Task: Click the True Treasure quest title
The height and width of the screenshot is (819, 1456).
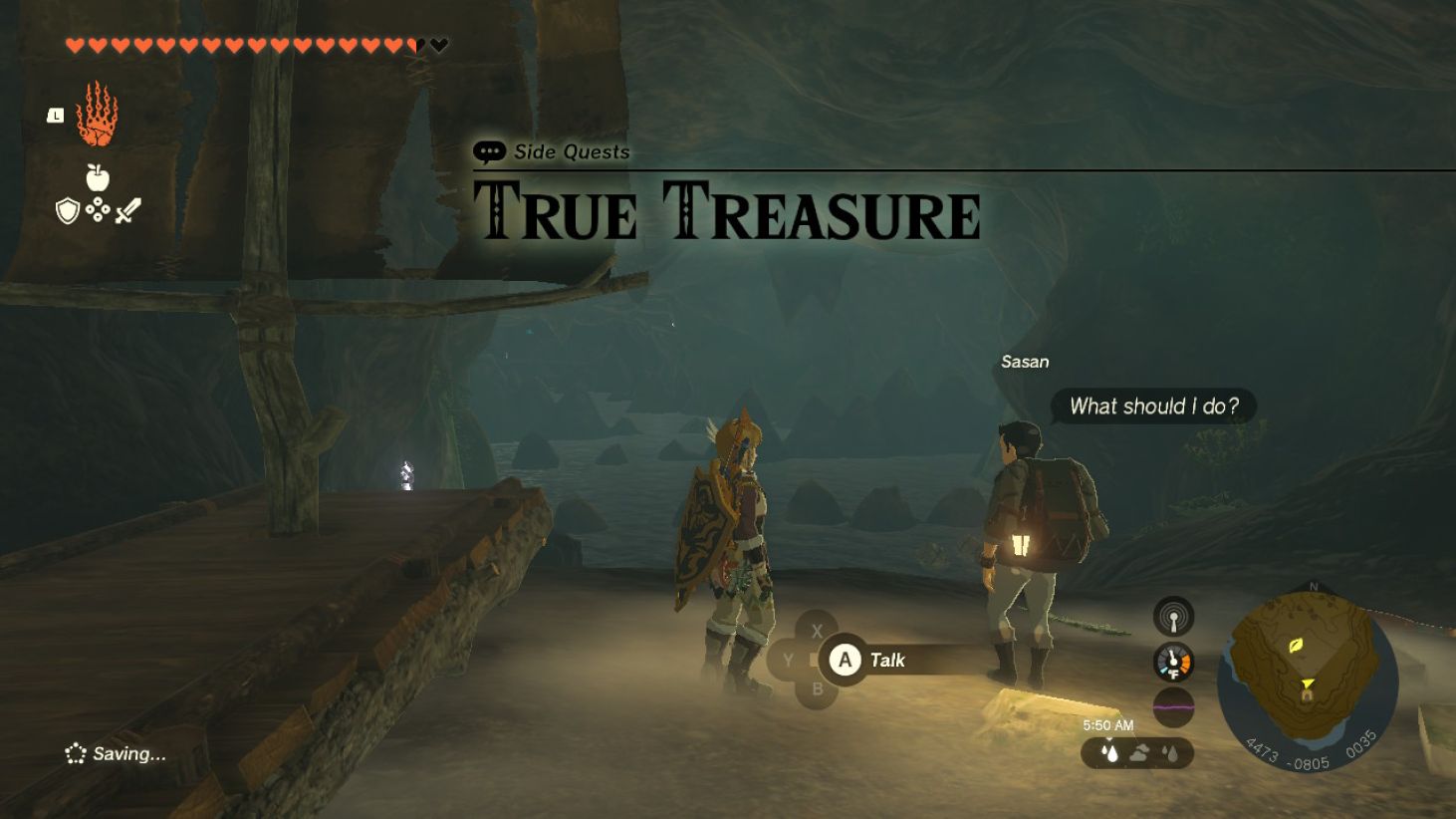Action: [727, 209]
